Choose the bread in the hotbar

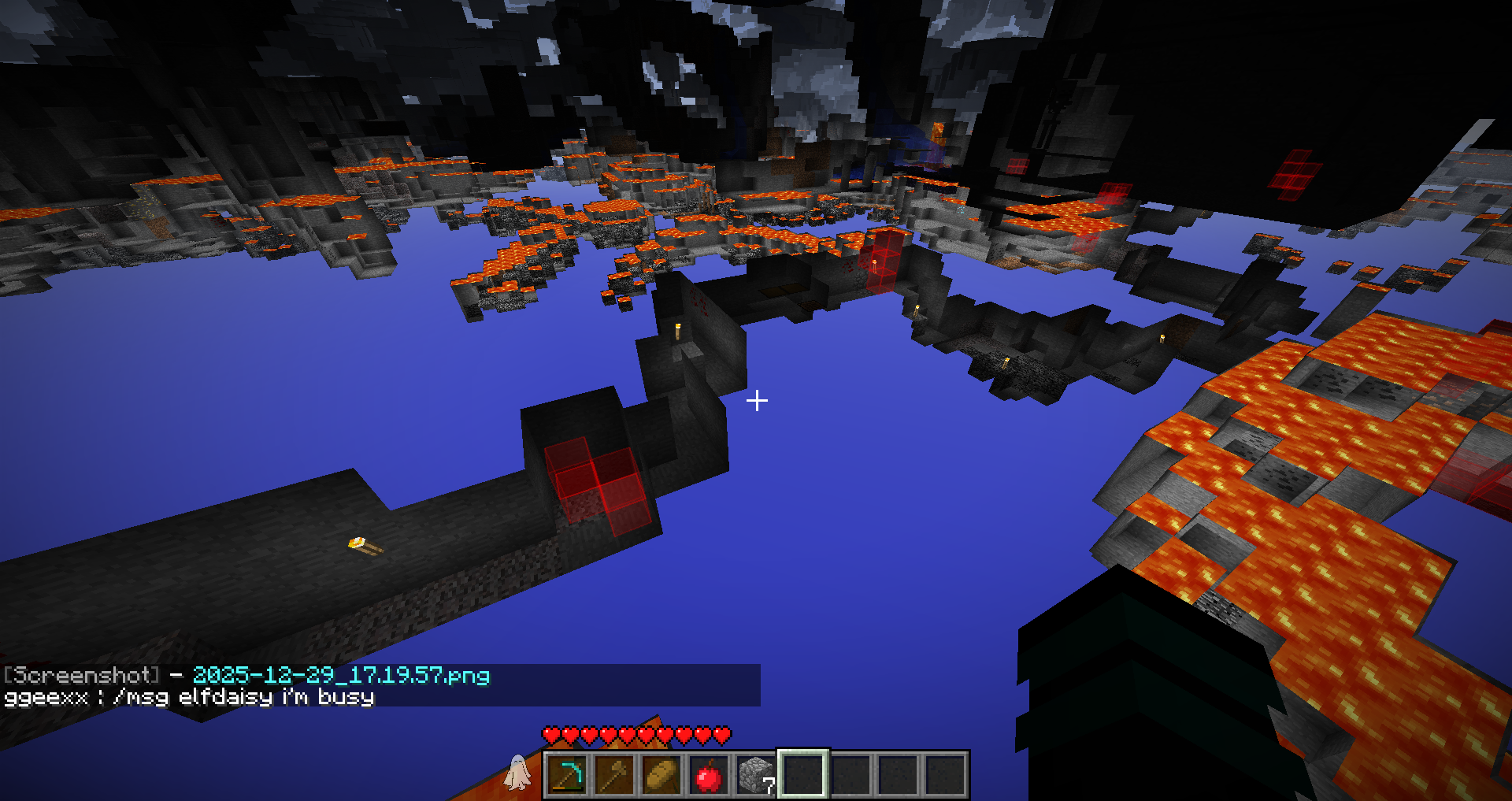pyautogui.click(x=661, y=775)
